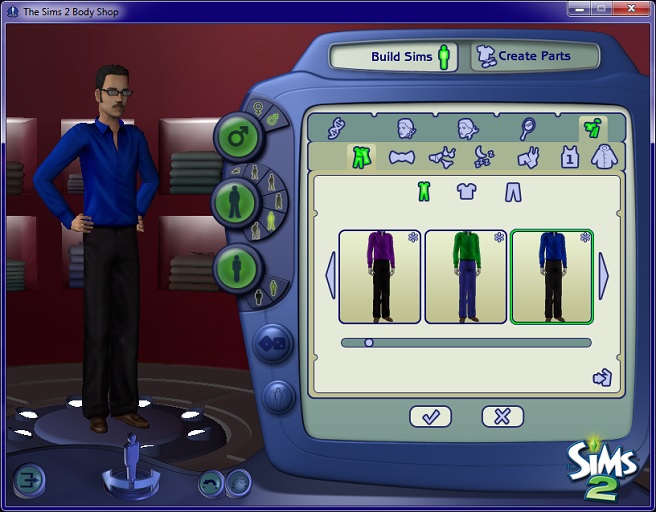
Task: Select the sleepwear moon category
Action: [x=482, y=158]
